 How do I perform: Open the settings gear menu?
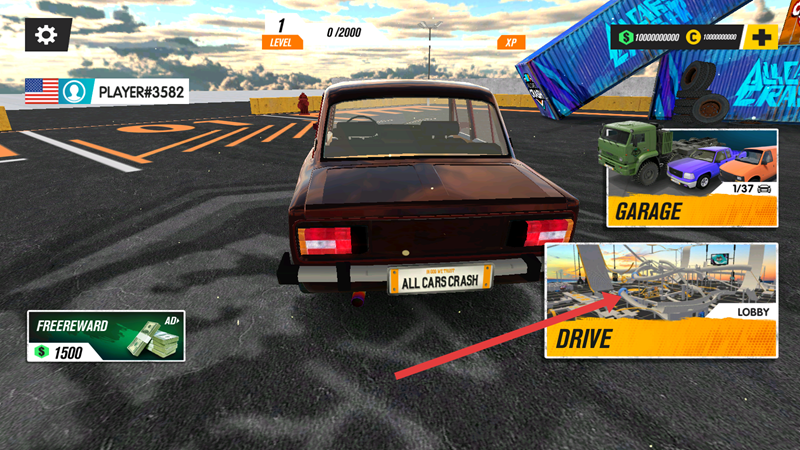click(x=46, y=35)
